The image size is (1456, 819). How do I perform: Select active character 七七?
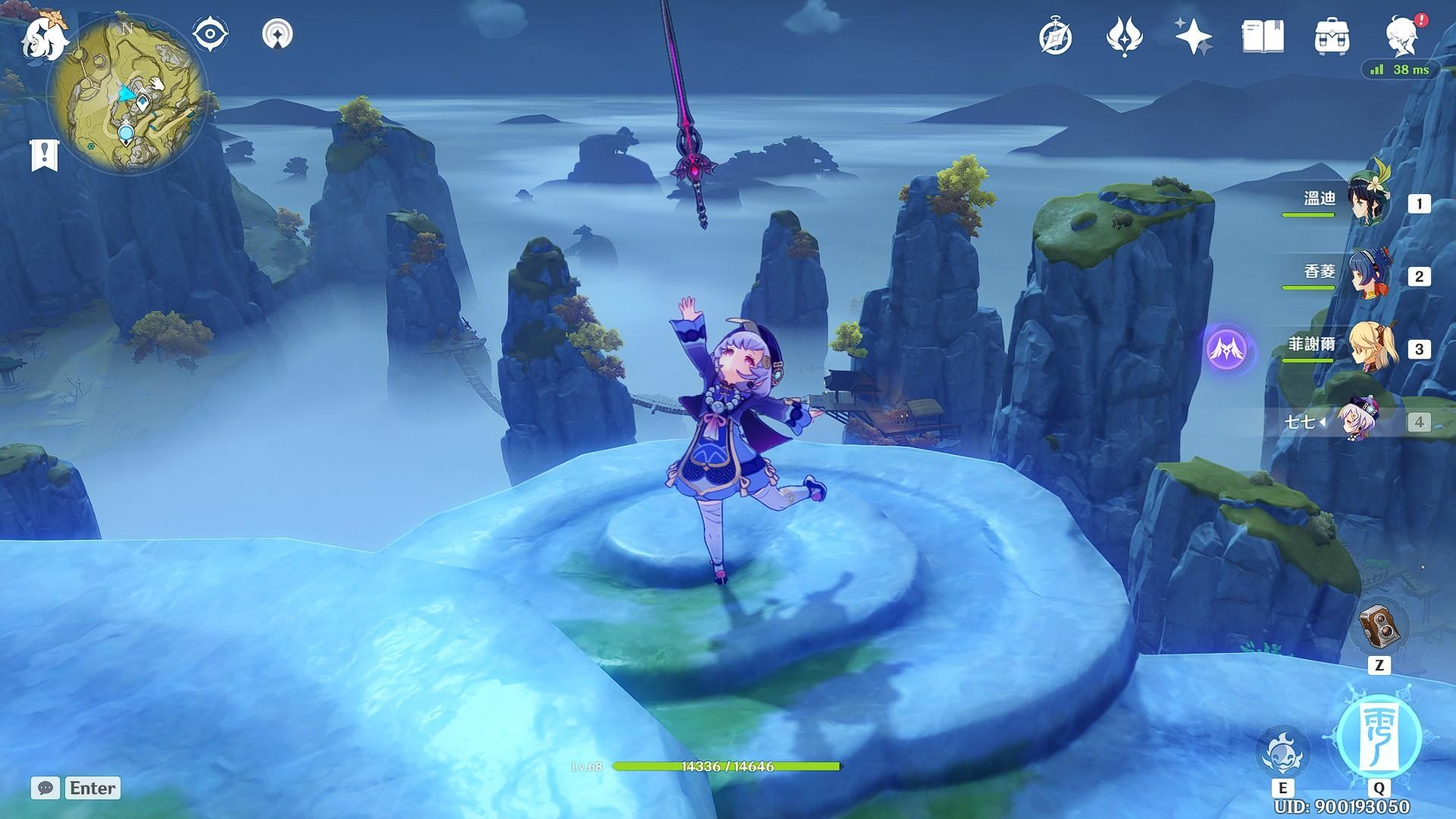click(x=1357, y=421)
